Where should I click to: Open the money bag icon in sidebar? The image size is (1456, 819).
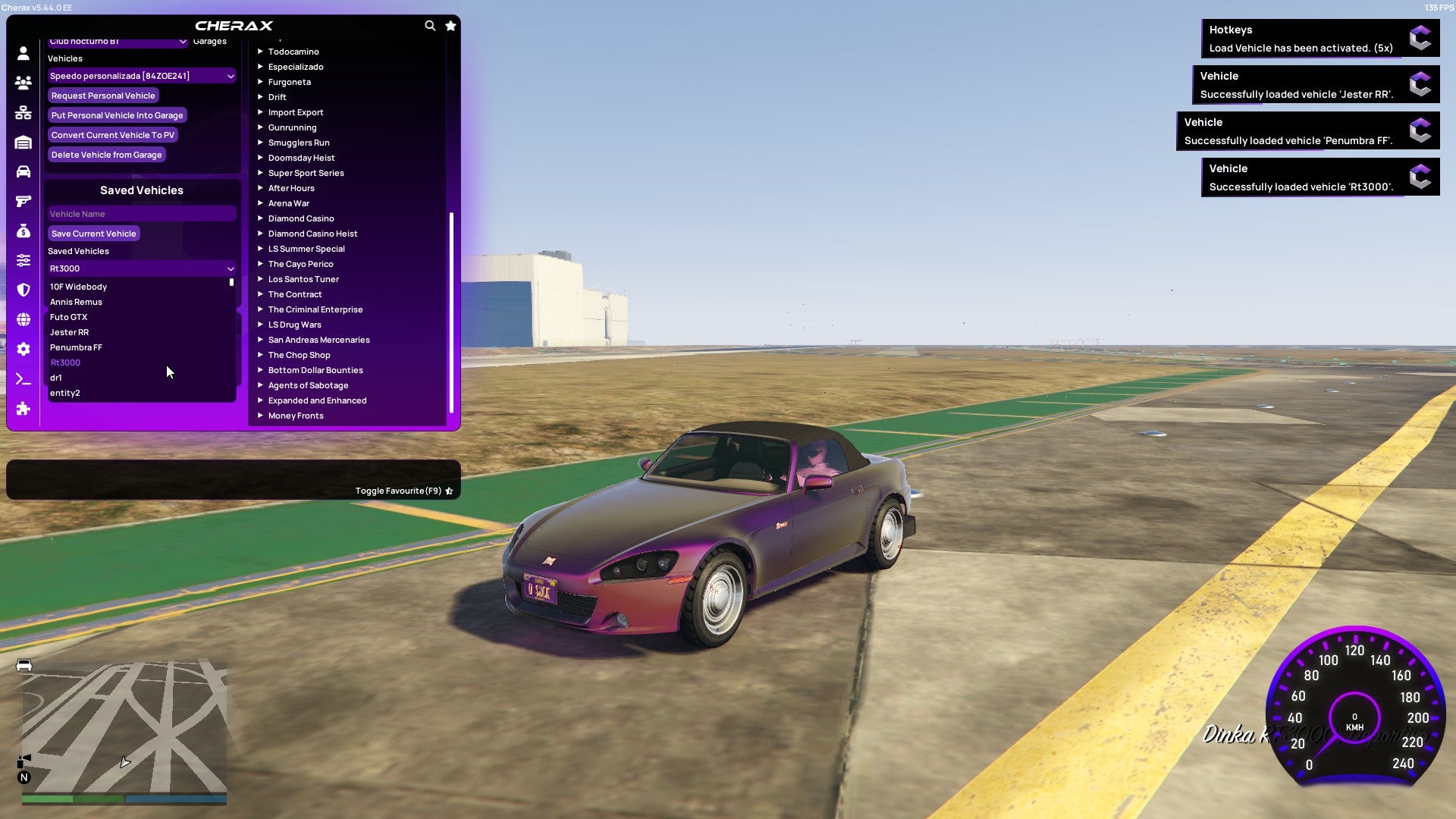pyautogui.click(x=23, y=231)
